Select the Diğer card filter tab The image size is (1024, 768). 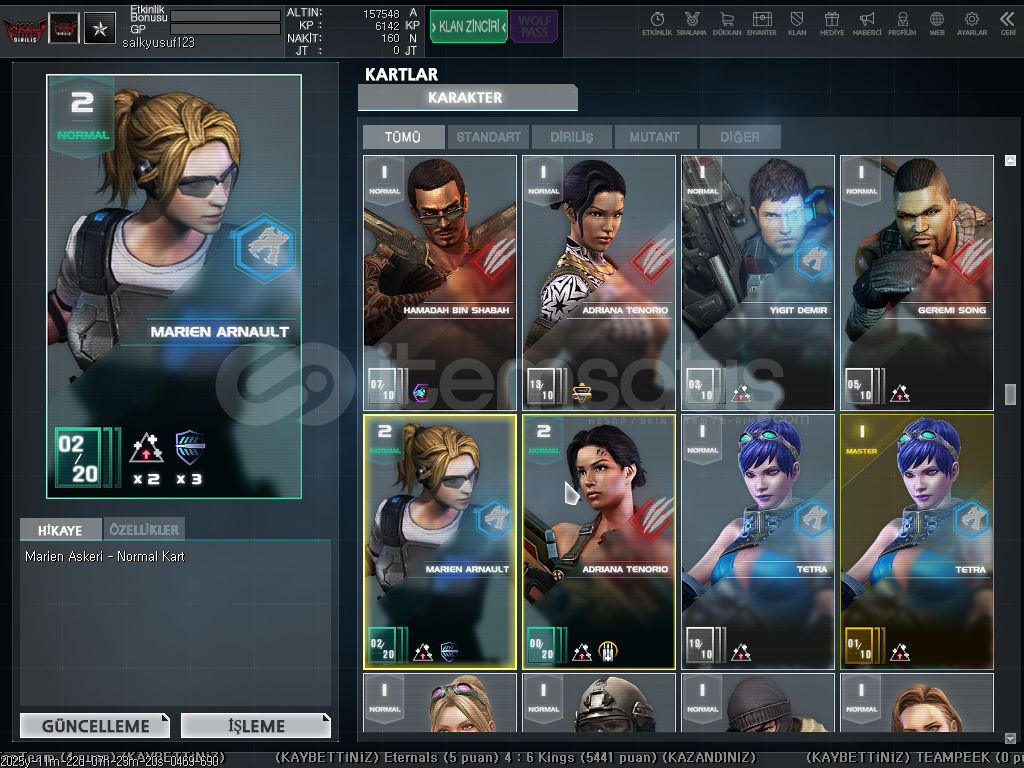(739, 137)
